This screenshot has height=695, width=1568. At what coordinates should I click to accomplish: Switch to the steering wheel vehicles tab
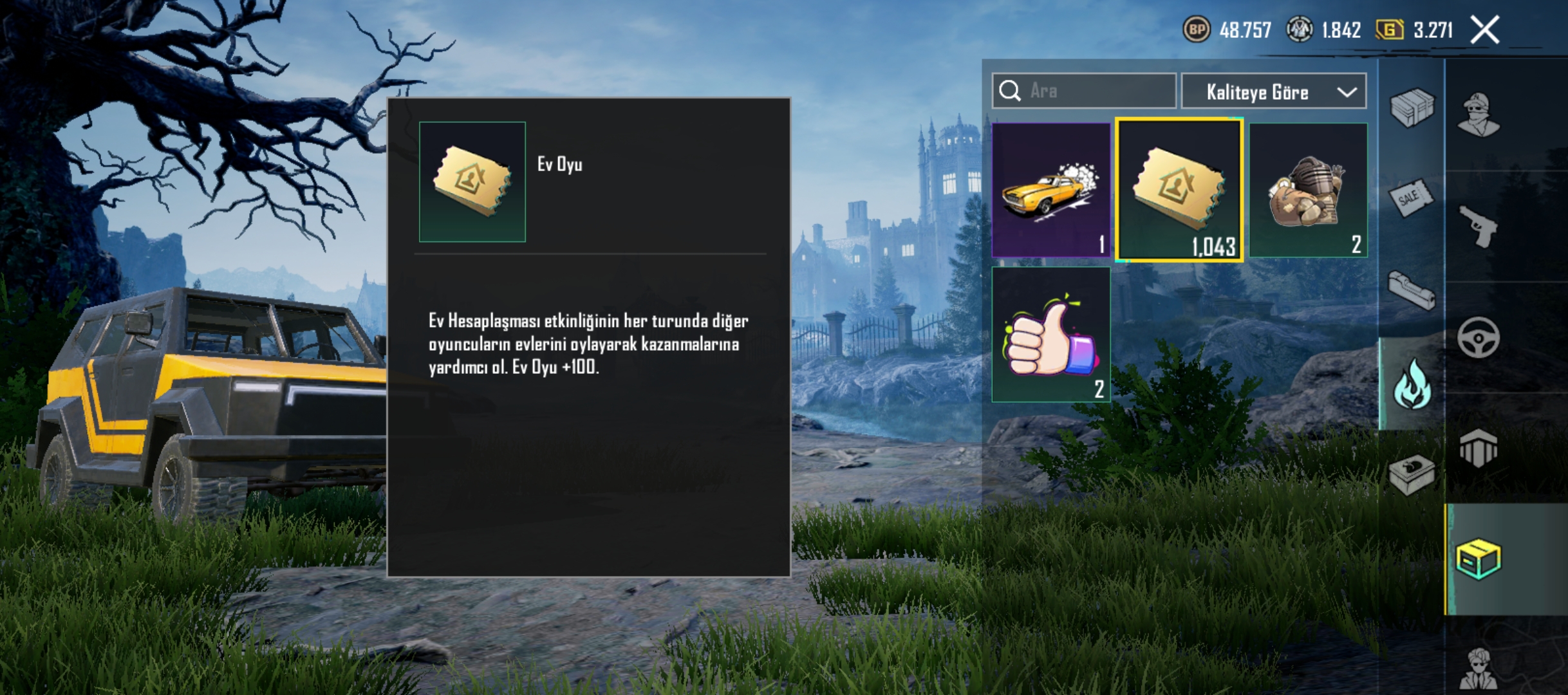(1479, 337)
